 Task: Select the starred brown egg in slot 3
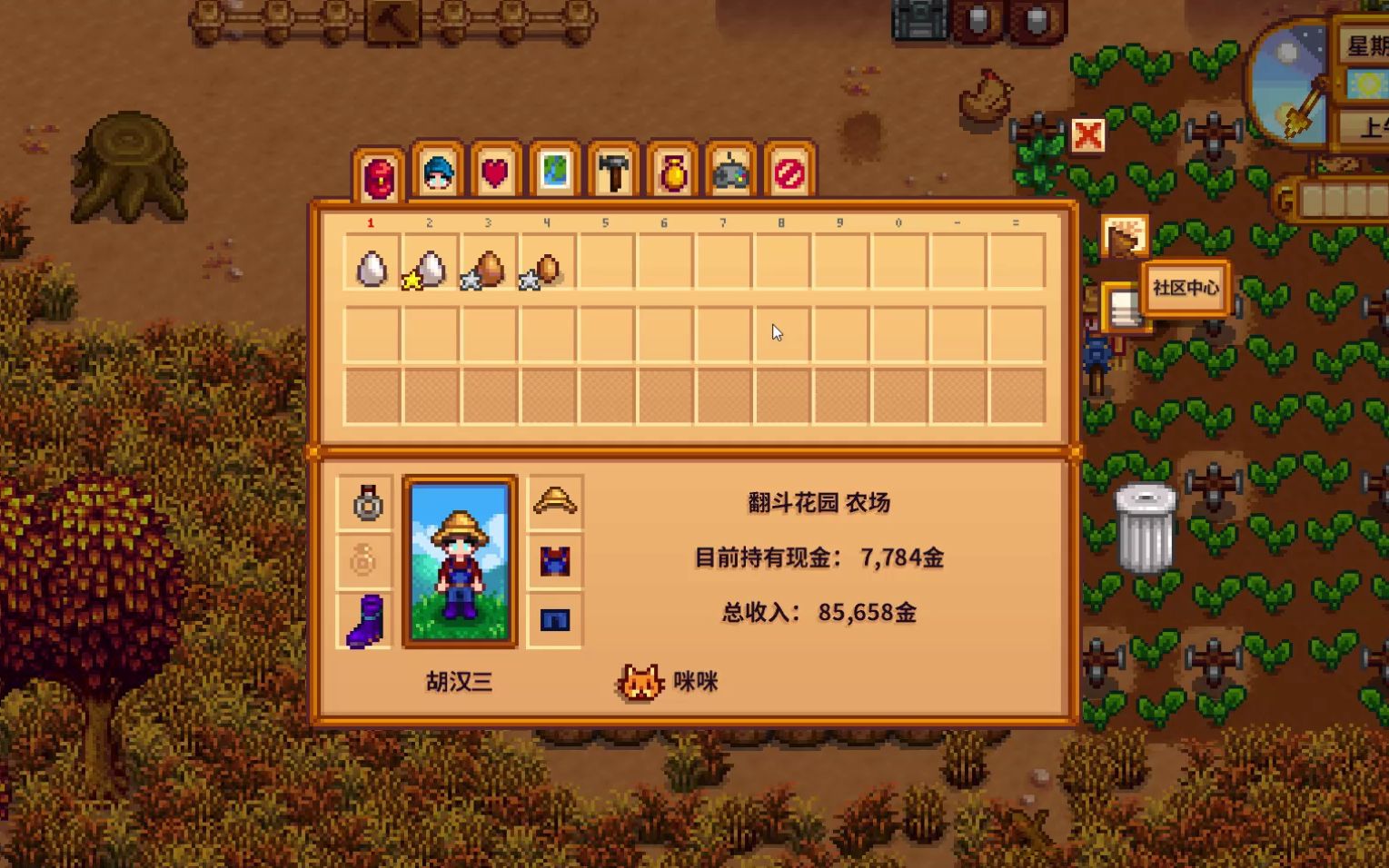(x=488, y=266)
